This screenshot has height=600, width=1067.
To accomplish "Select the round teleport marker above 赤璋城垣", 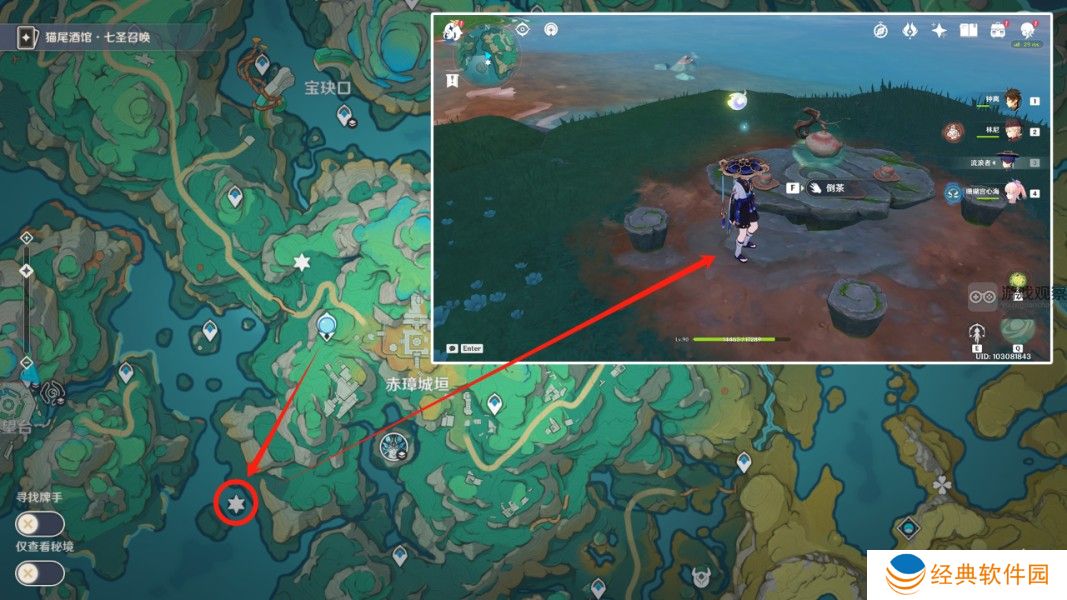I will (x=325, y=325).
